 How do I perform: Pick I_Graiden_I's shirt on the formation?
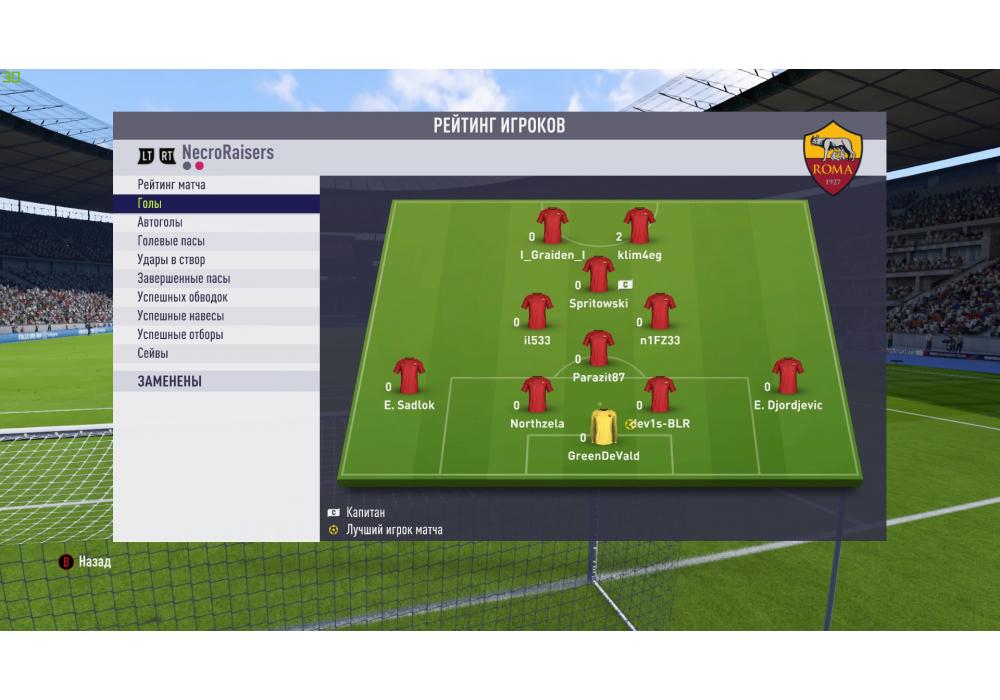(x=552, y=227)
